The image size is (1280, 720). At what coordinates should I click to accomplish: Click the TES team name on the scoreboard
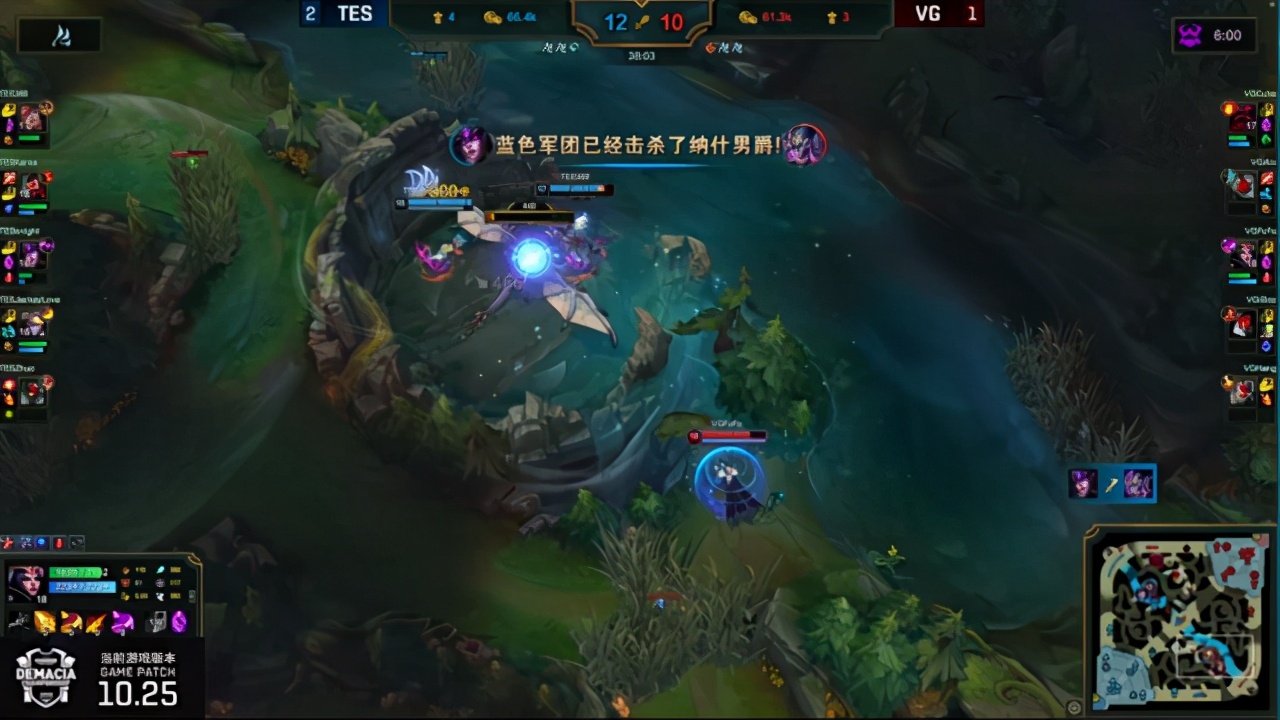[x=354, y=13]
